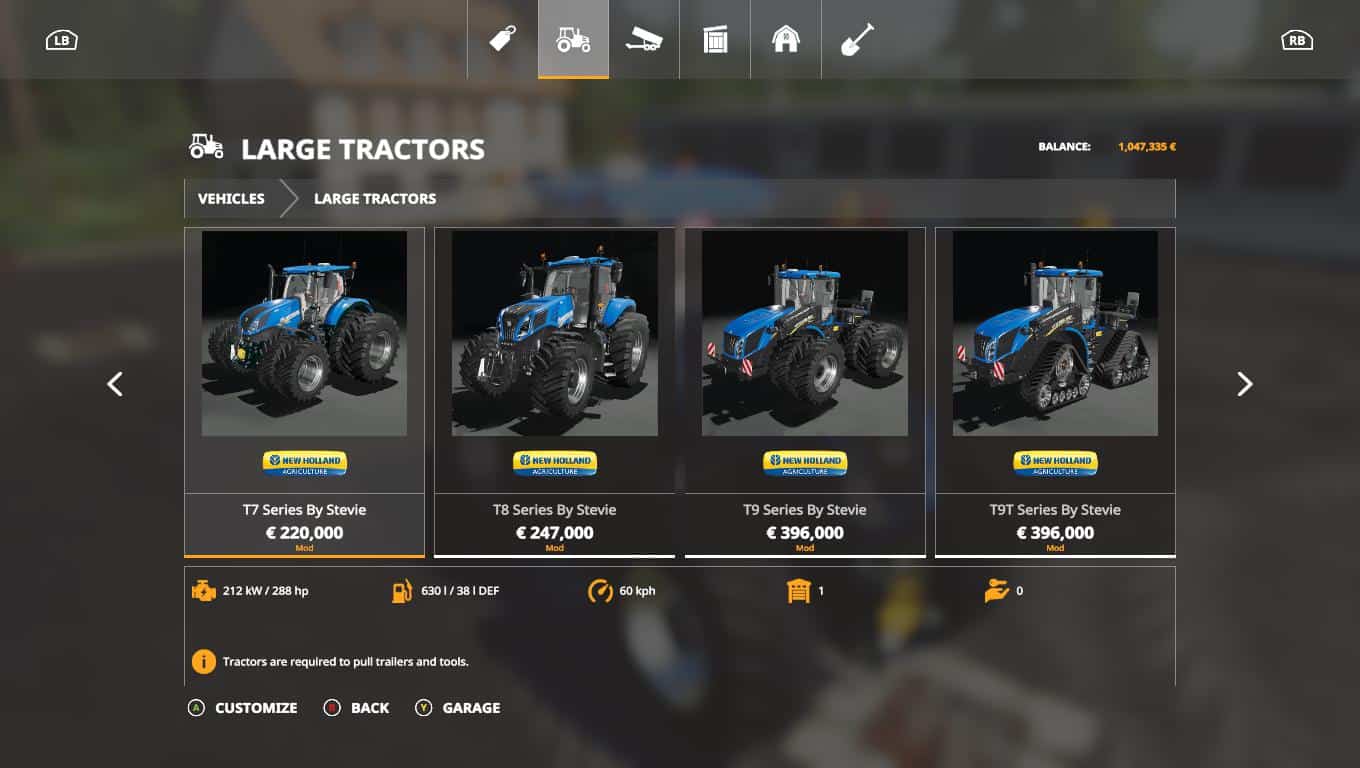Pick the T9 Series By Stevie tractor
1360x768 pixels.
coord(804,390)
